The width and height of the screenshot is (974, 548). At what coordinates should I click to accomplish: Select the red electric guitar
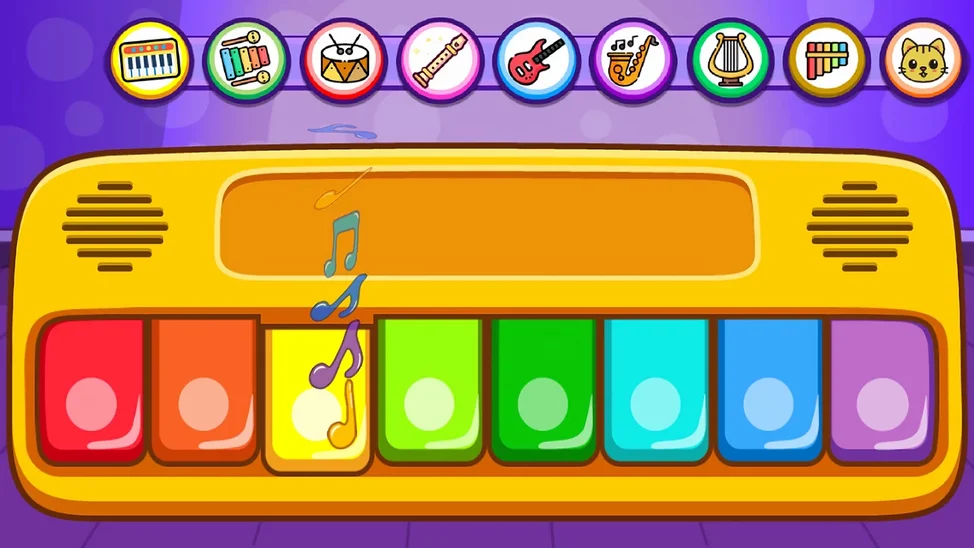(537, 60)
